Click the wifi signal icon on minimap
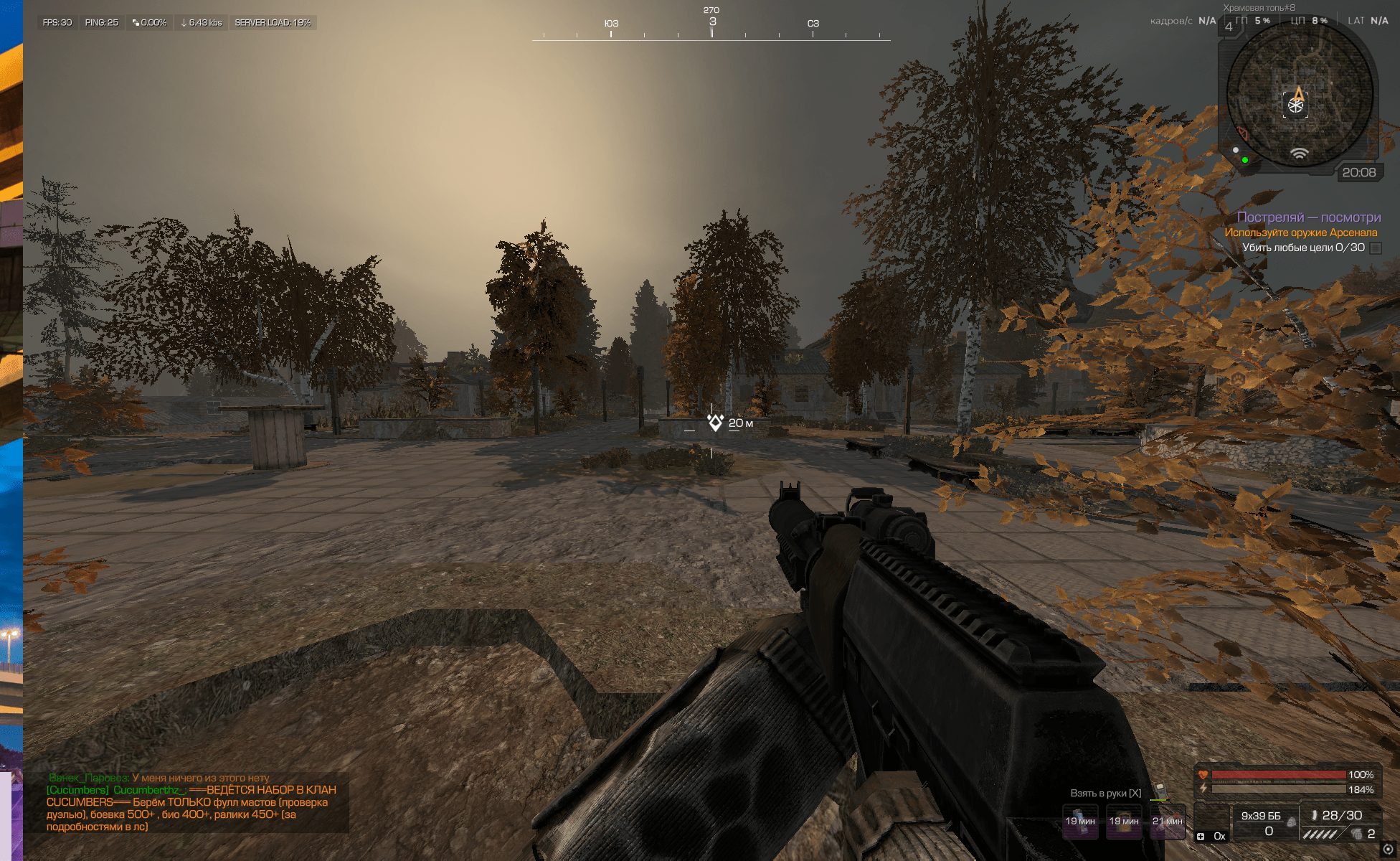Viewport: 1400px width, 861px height. 1299,153
